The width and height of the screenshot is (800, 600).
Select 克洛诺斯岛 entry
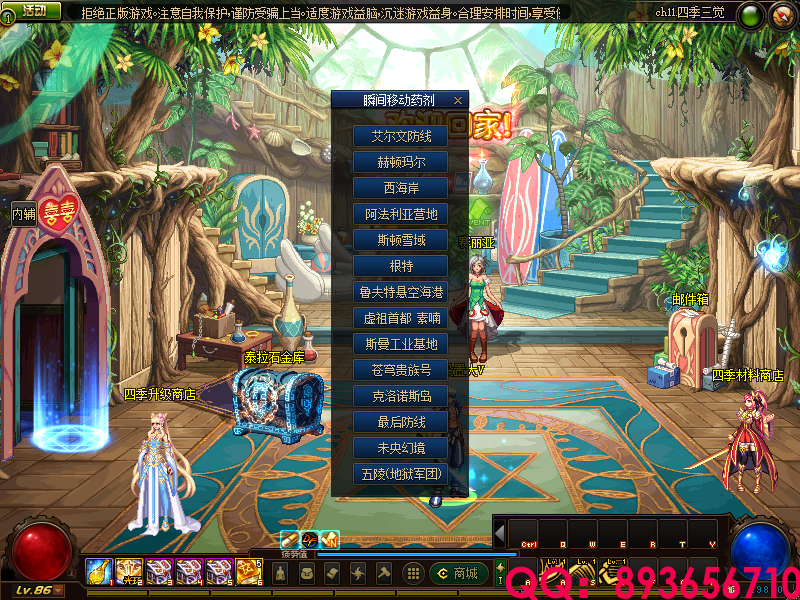[x=400, y=395]
